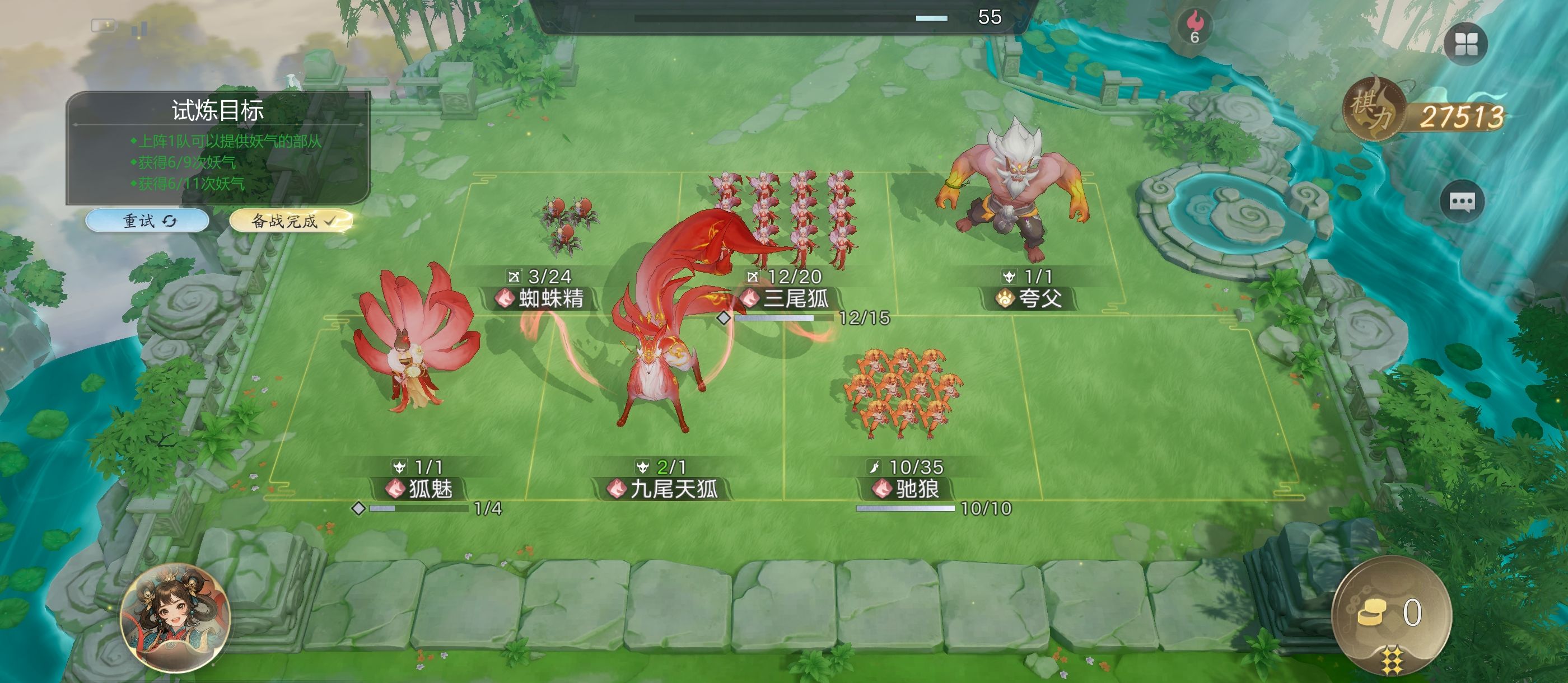This screenshot has width=1568, height=683.
Task: Open the chat bubble icon
Action: coord(1462,202)
